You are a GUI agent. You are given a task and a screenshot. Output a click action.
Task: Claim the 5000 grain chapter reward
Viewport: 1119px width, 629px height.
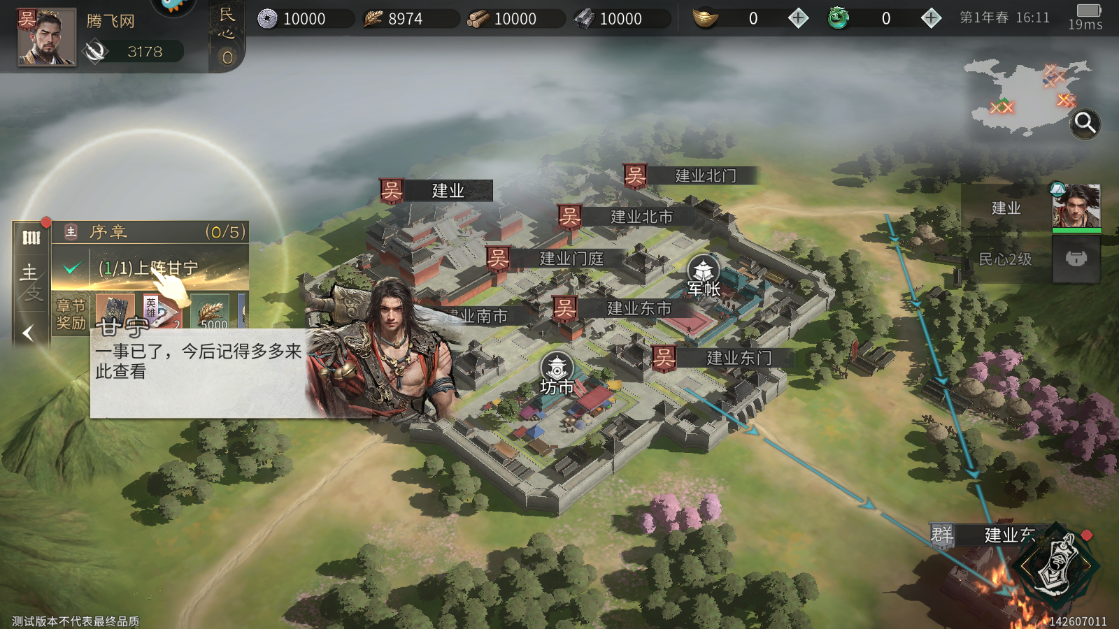click(x=210, y=314)
